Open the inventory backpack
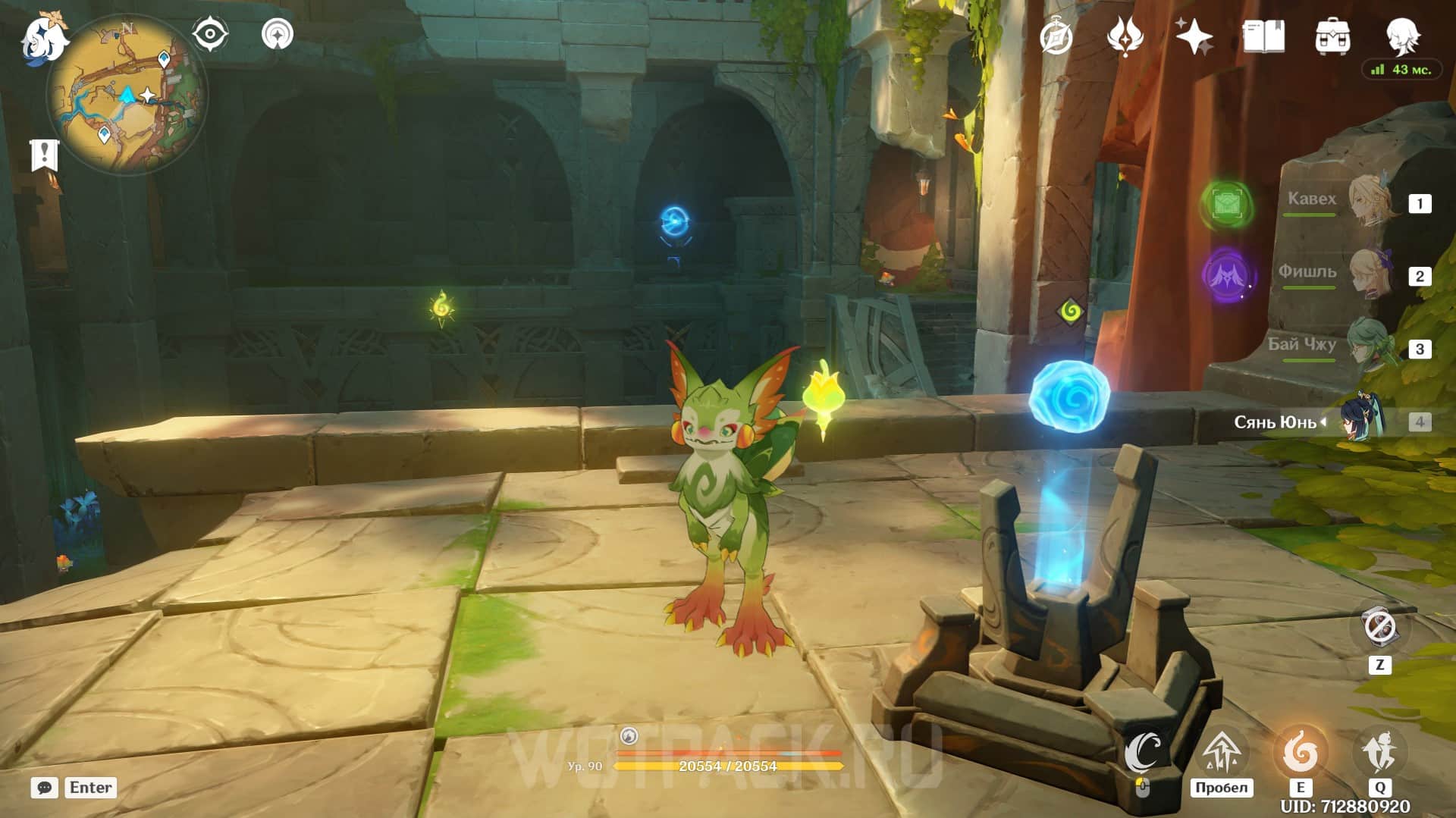This screenshot has width=1456, height=818. (x=1332, y=36)
